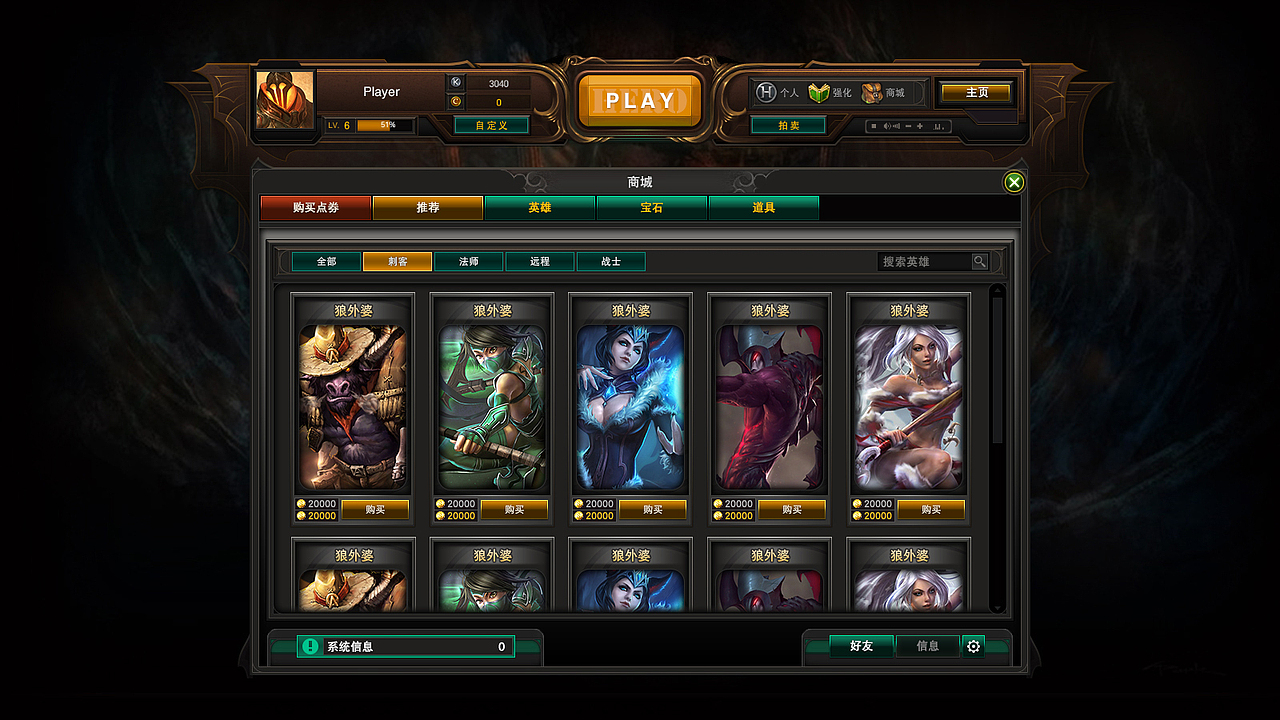
Task: Click the K point currency icon
Action: (456, 83)
